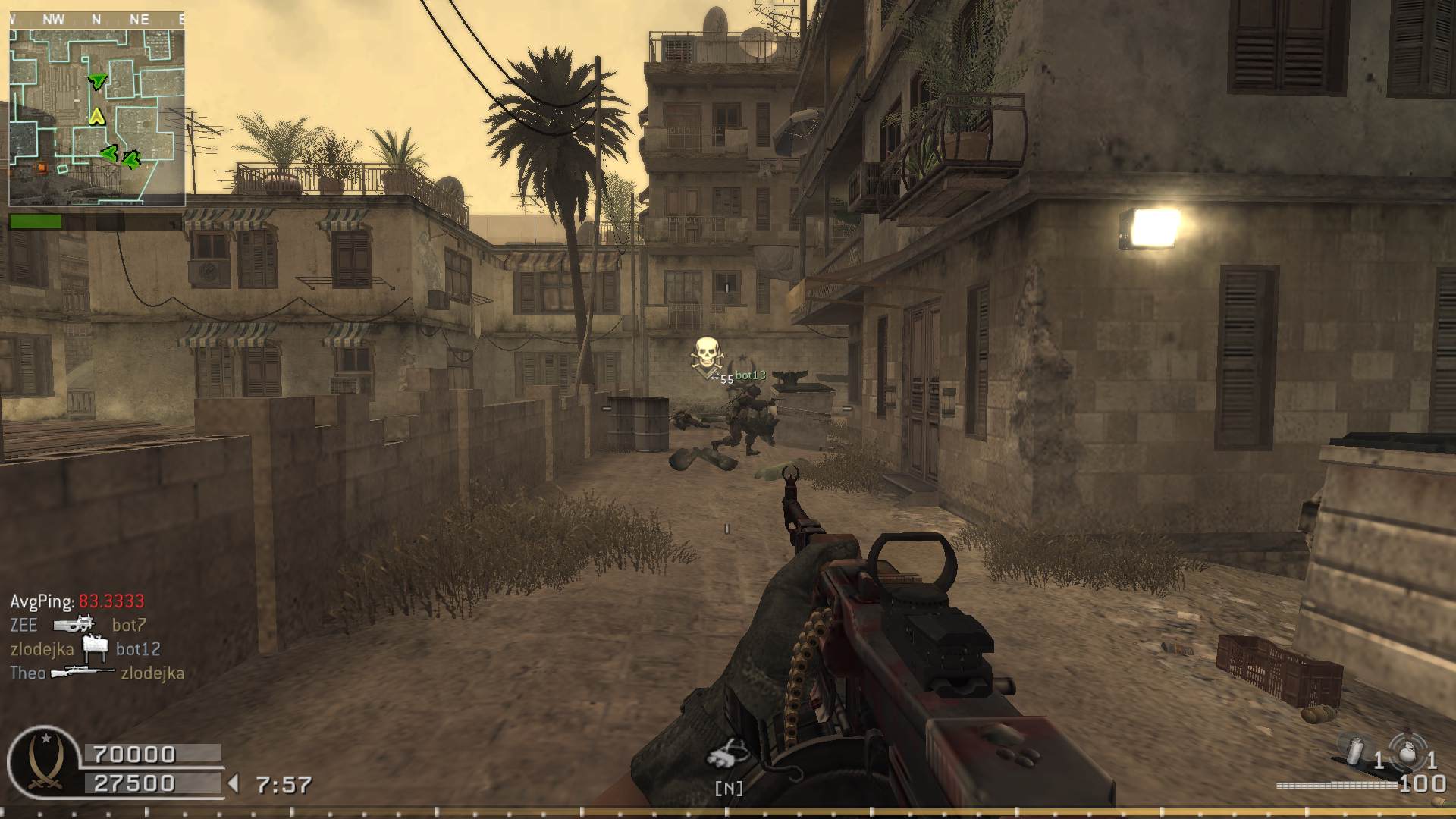
Task: Click the compass strip above the minimap
Action: pos(97,20)
